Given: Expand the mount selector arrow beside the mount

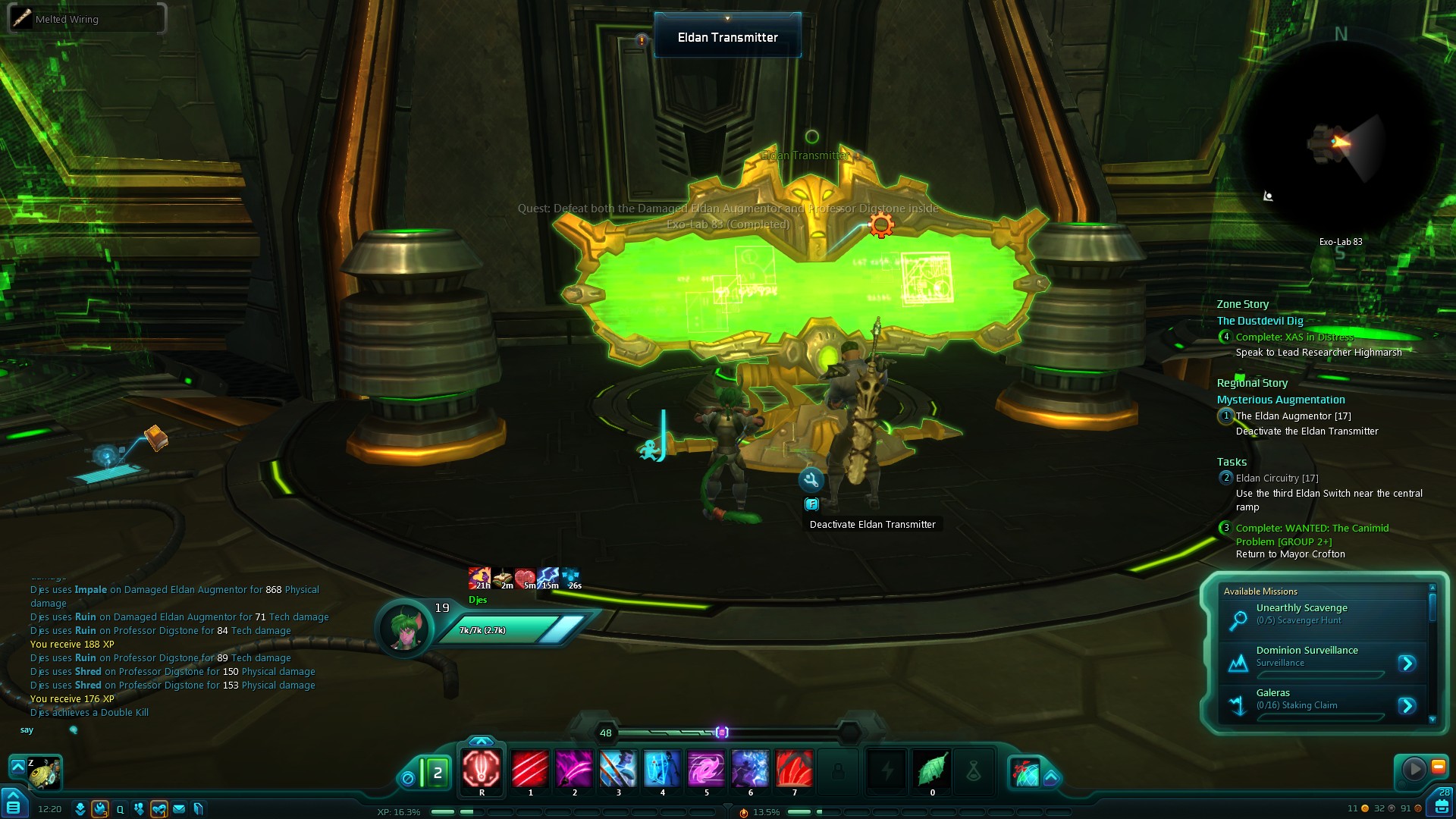Looking at the screenshot, I should [x=17, y=767].
